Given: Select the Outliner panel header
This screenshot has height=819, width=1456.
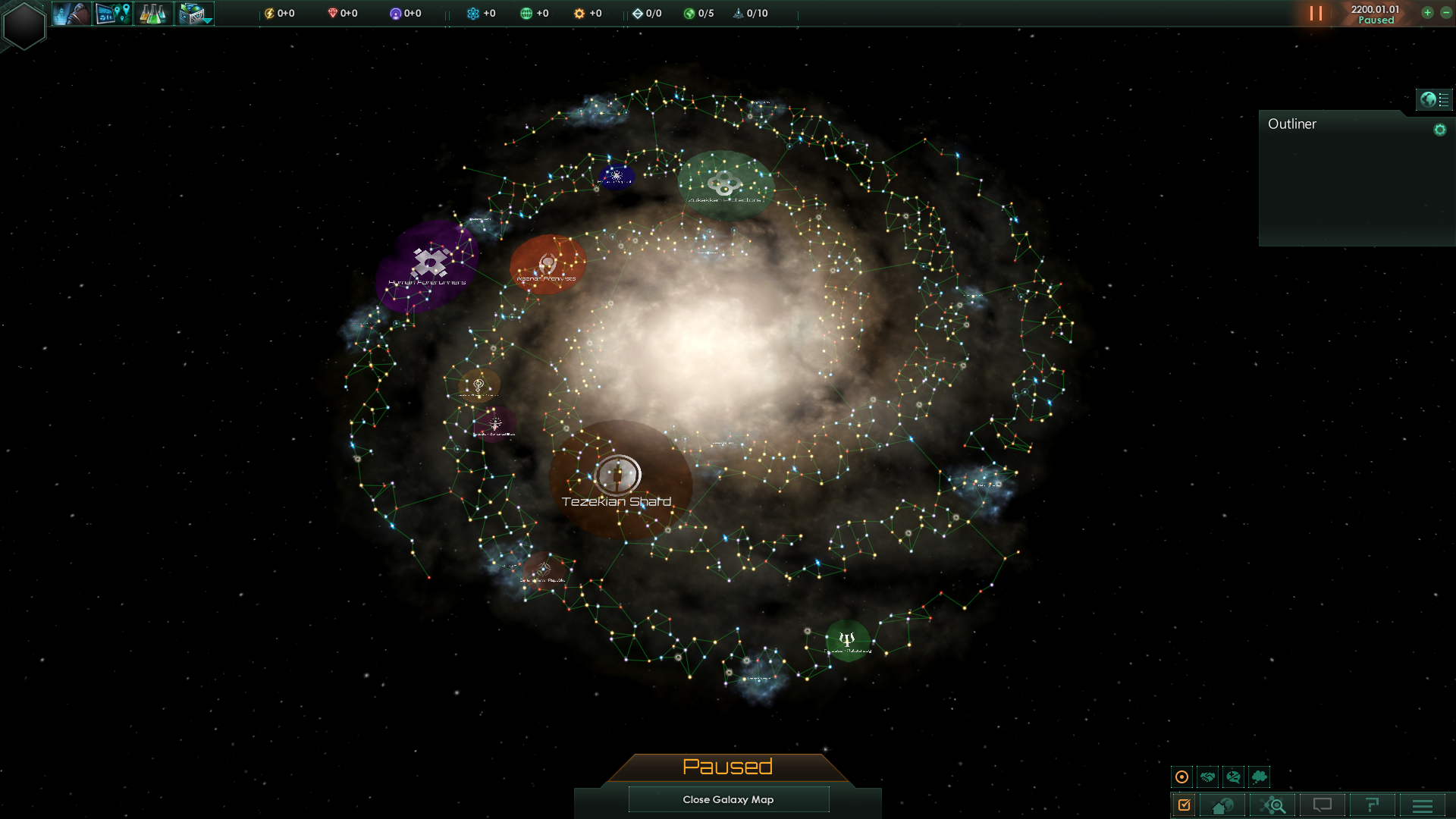Looking at the screenshot, I should tap(1293, 124).
